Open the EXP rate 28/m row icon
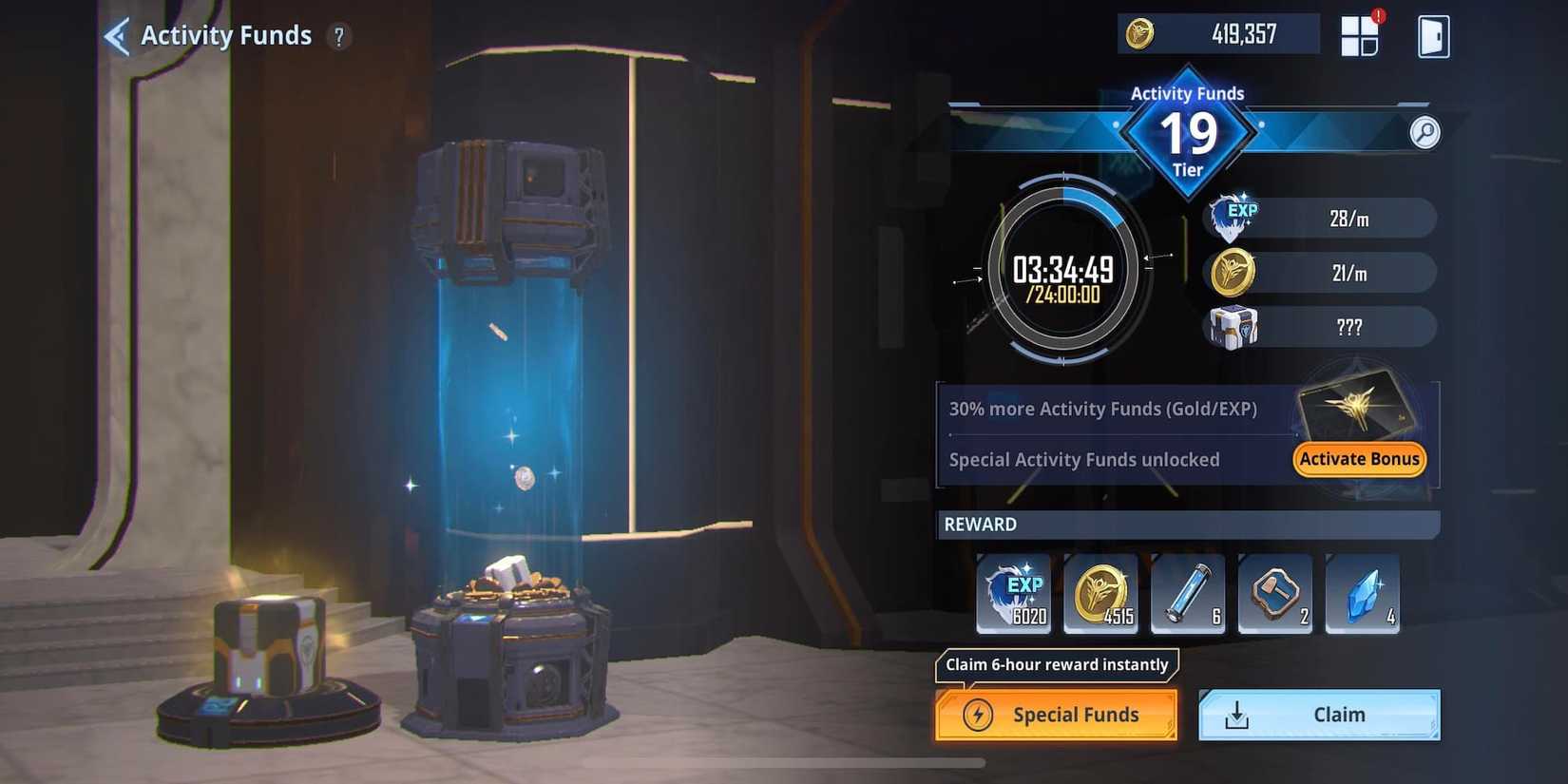 point(1232,216)
